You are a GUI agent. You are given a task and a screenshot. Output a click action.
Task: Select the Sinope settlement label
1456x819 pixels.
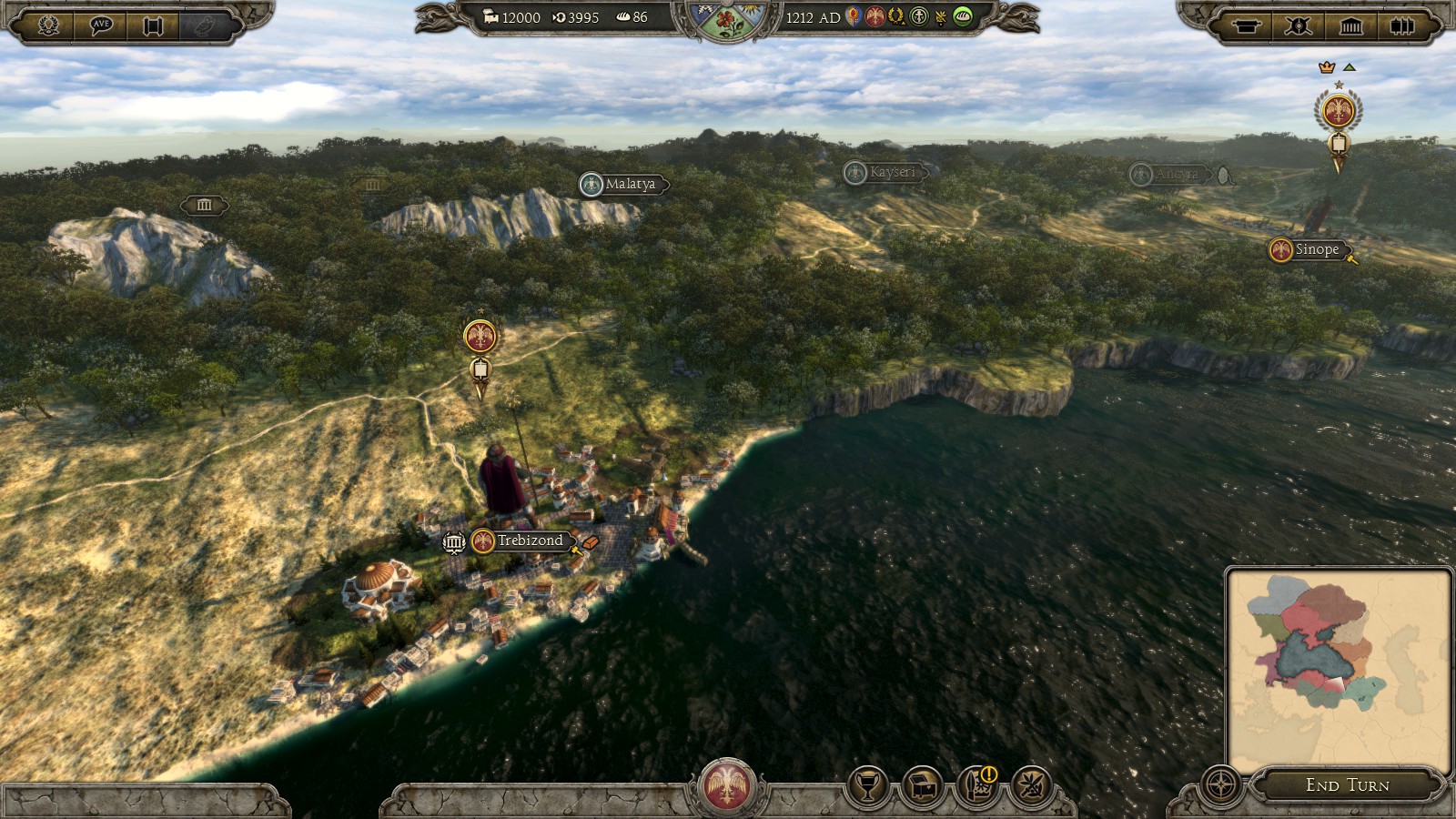pyautogui.click(x=1316, y=249)
